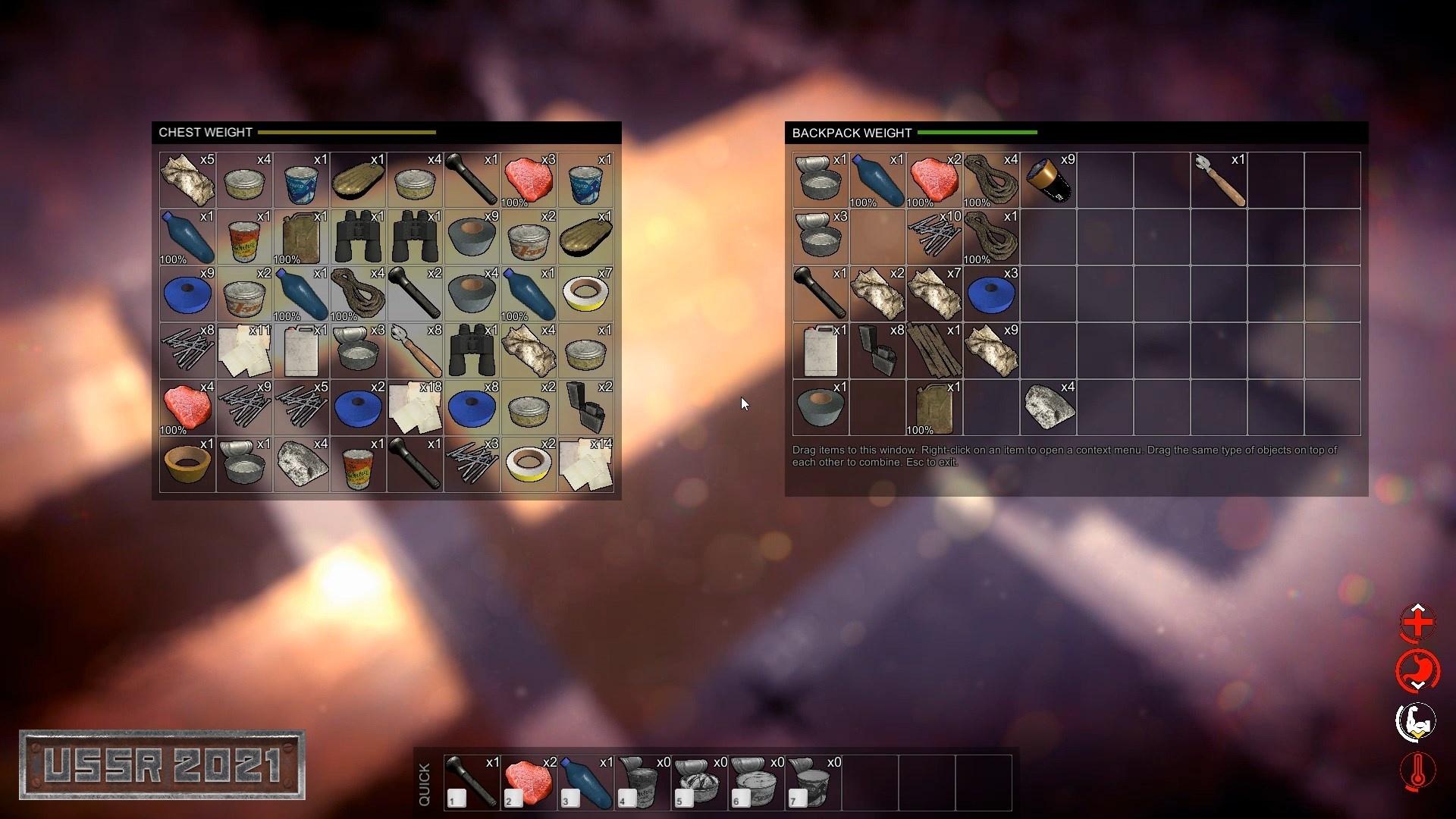The width and height of the screenshot is (1456, 819).
Task: Activate quick slot 3 with the water bottle
Action: click(585, 783)
